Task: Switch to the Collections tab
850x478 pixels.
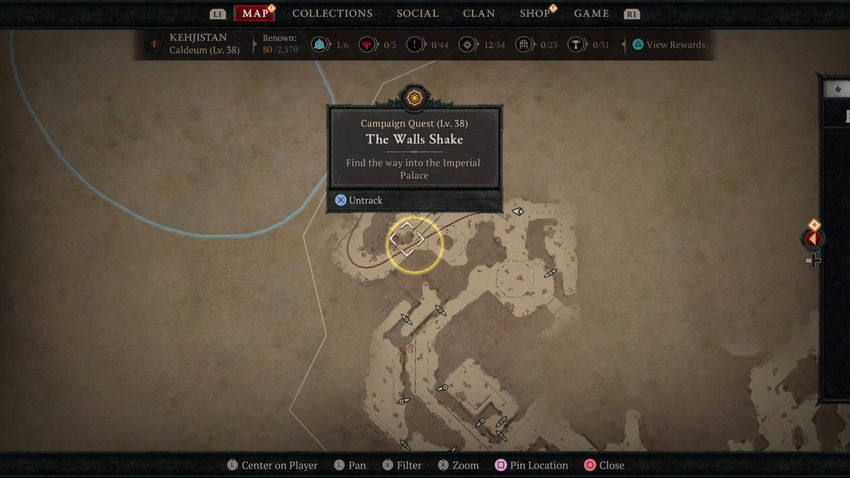Action: coord(332,14)
